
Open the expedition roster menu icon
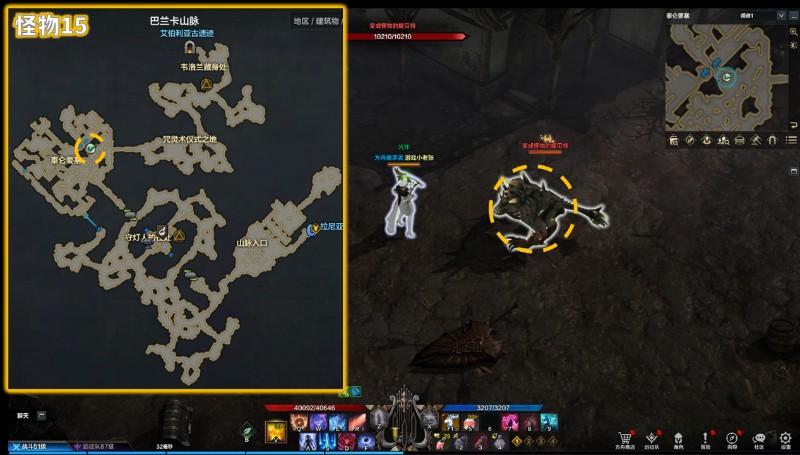[652, 437]
